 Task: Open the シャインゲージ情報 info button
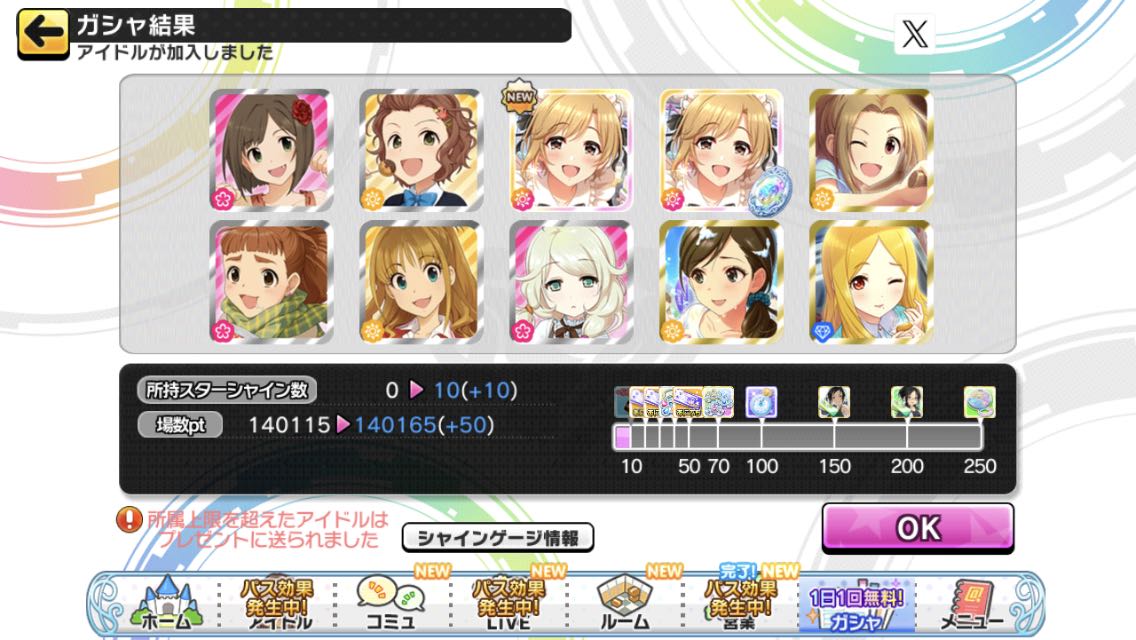point(497,538)
